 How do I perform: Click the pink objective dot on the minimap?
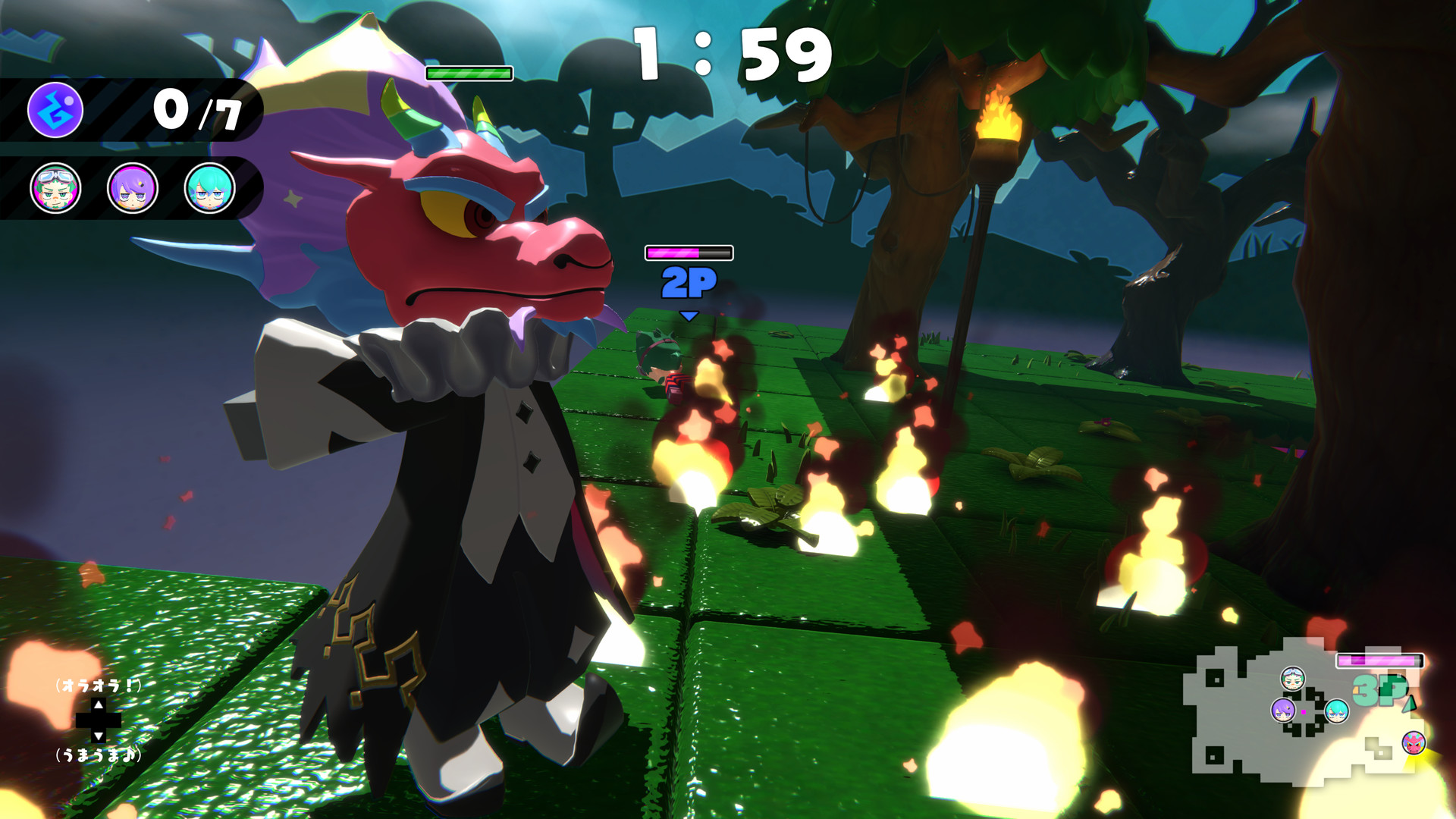point(1304,712)
